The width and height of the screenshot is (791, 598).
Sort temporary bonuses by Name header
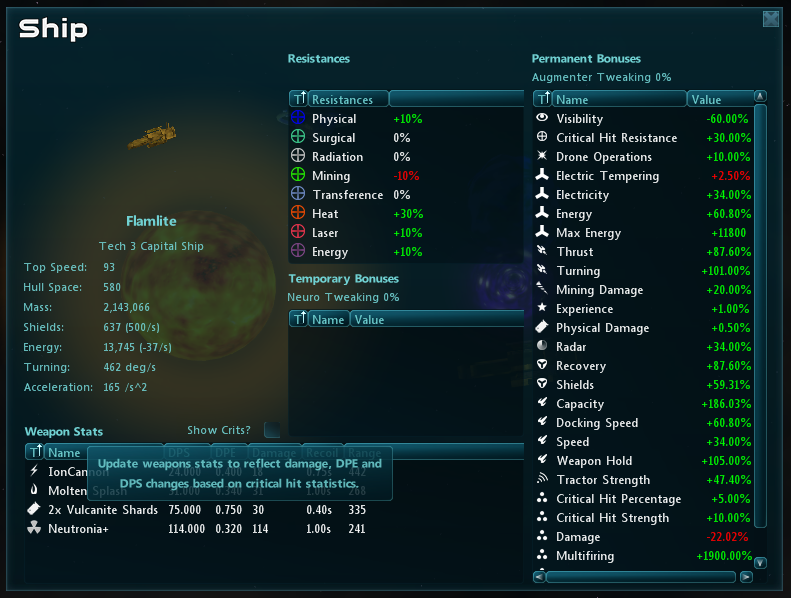[328, 320]
